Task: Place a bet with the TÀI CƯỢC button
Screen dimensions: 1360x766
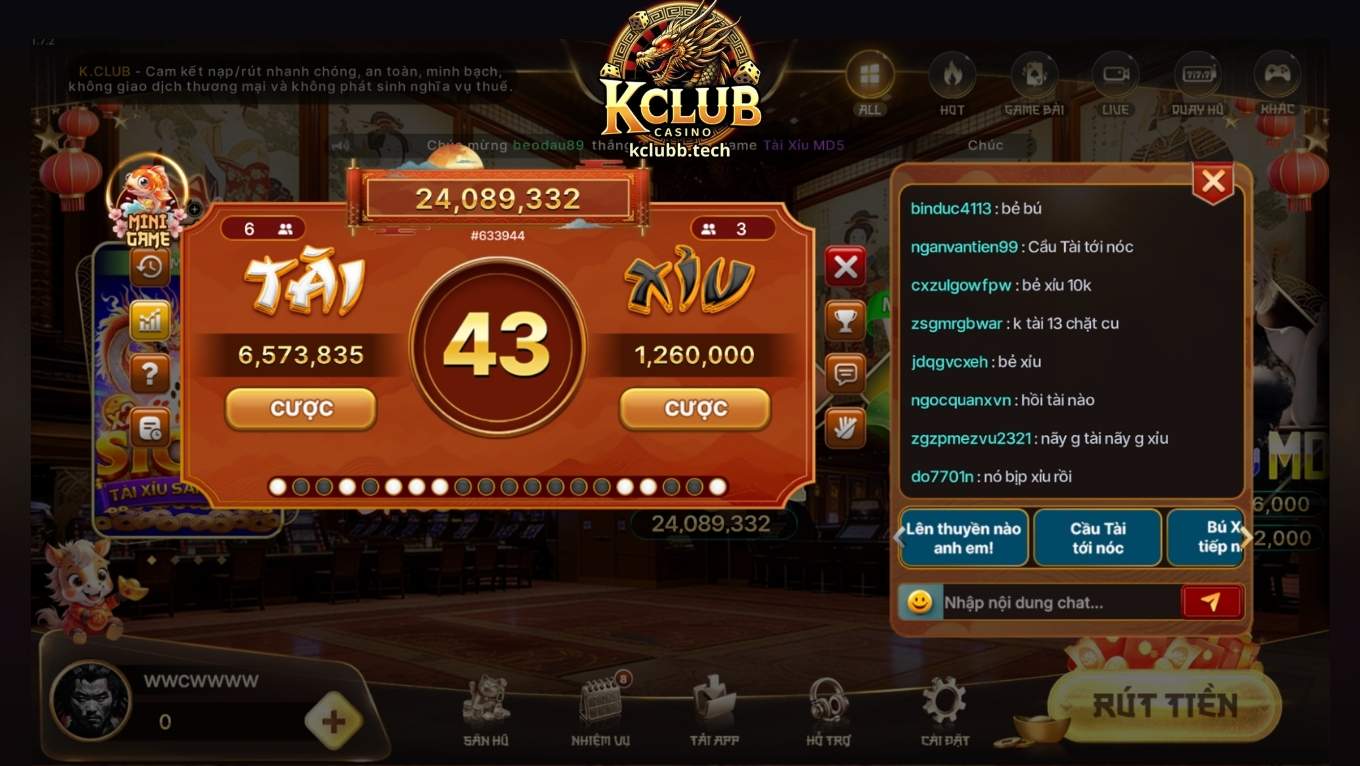Action: point(300,408)
